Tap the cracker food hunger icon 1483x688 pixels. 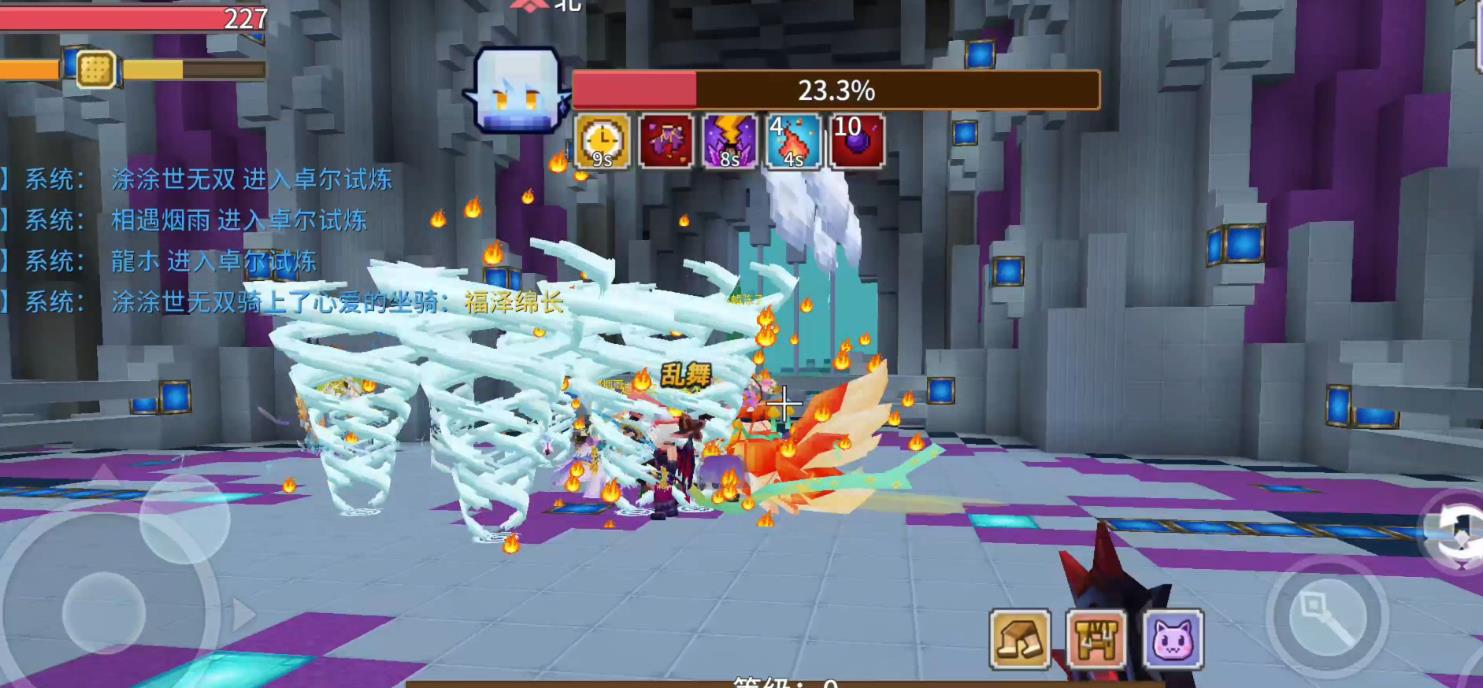tap(96, 70)
